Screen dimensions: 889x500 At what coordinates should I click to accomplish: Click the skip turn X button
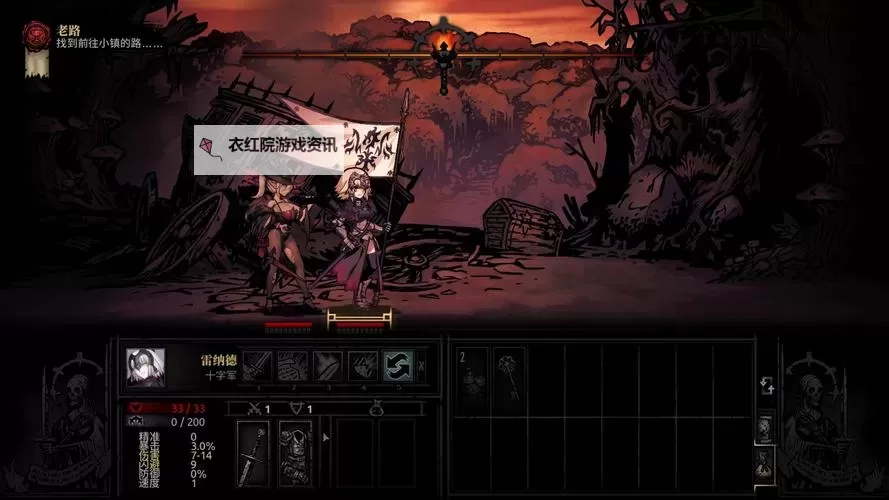click(422, 366)
